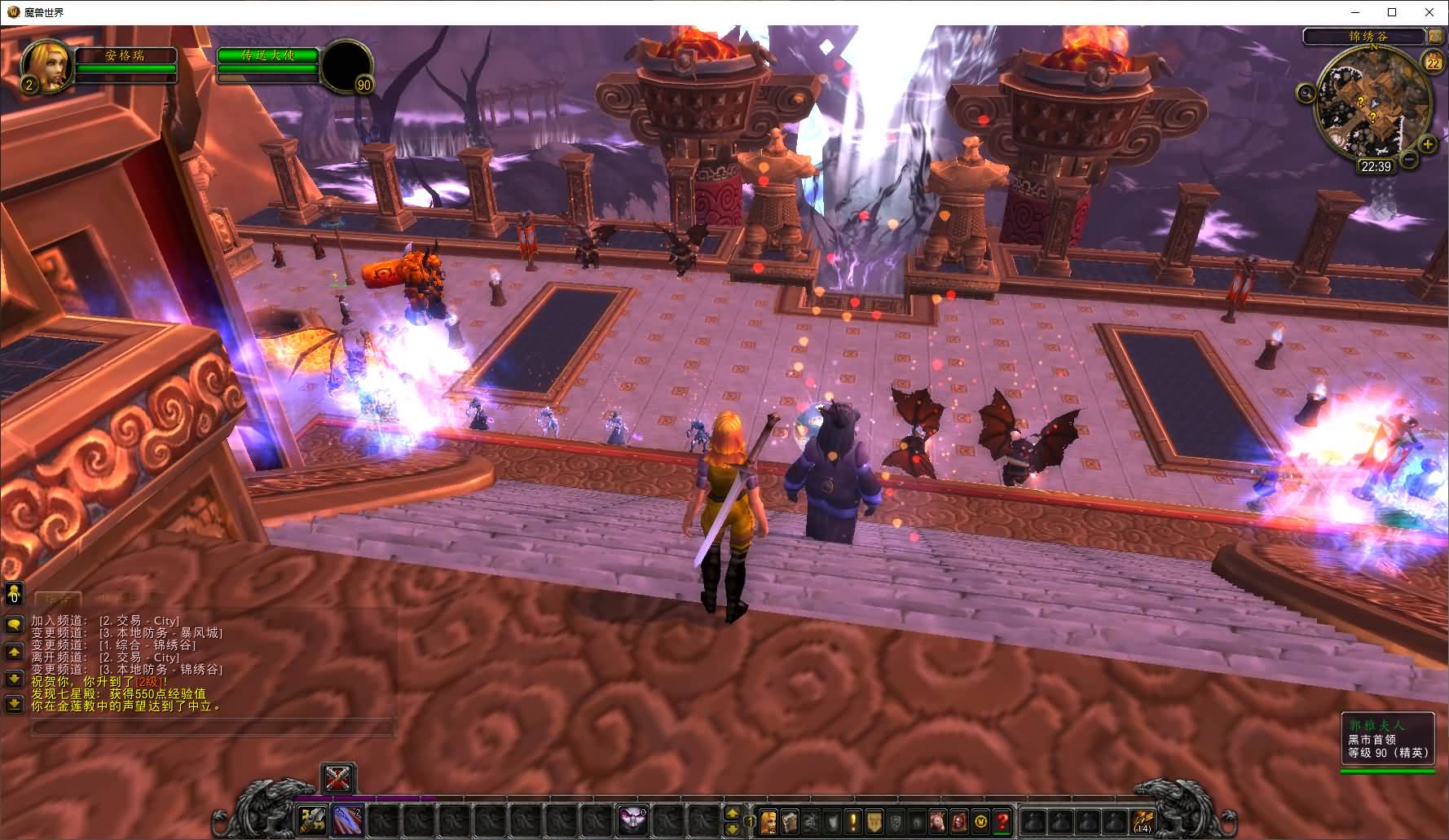Zoom in the minimap with the plus button
Viewport: 1449px width, 840px height.
1427,144
